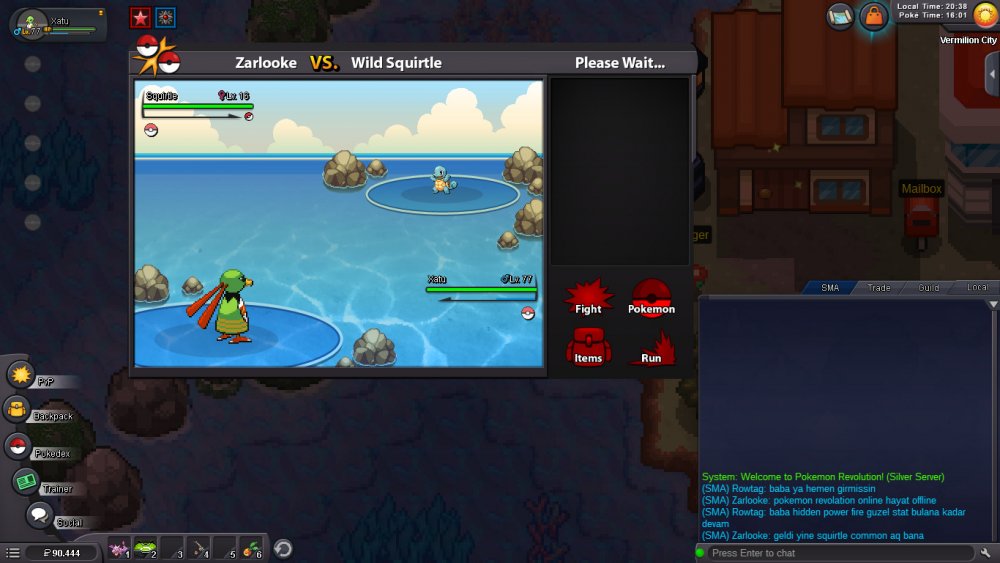Open the world map icon
This screenshot has height=563, width=1000.
coord(840,16)
